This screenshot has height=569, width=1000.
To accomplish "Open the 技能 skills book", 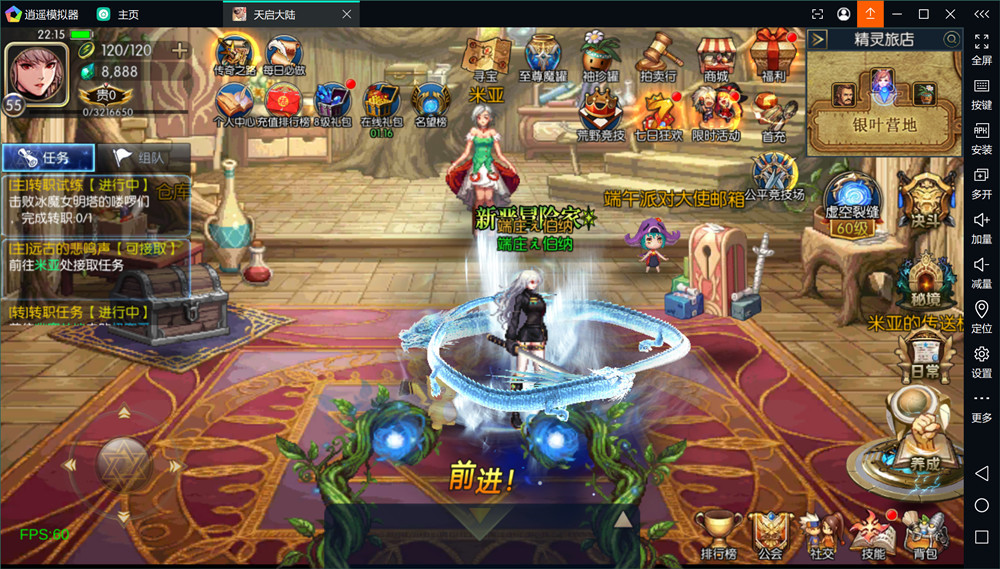I will [x=872, y=533].
